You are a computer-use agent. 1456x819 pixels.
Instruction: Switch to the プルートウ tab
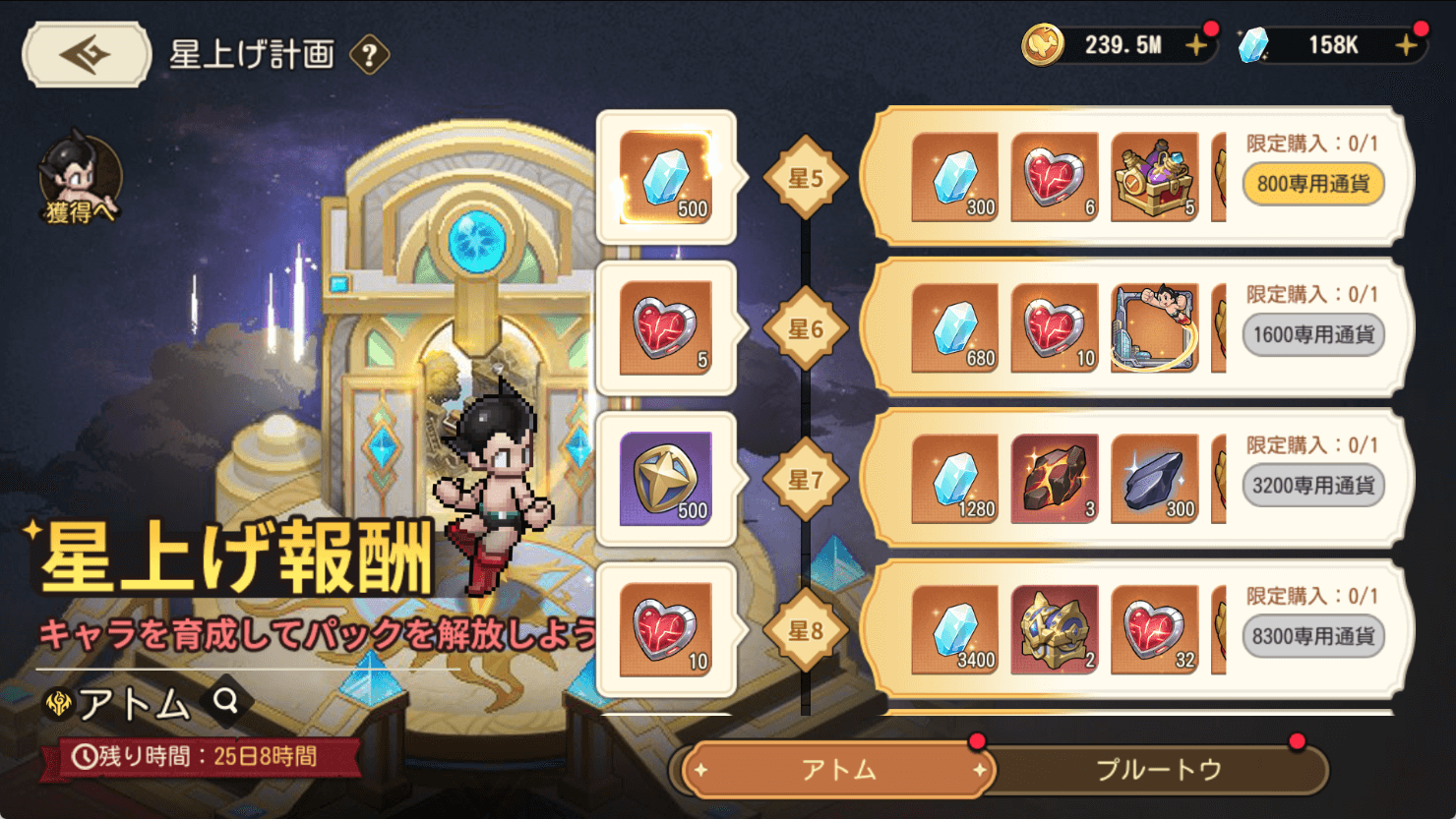coord(1158,770)
